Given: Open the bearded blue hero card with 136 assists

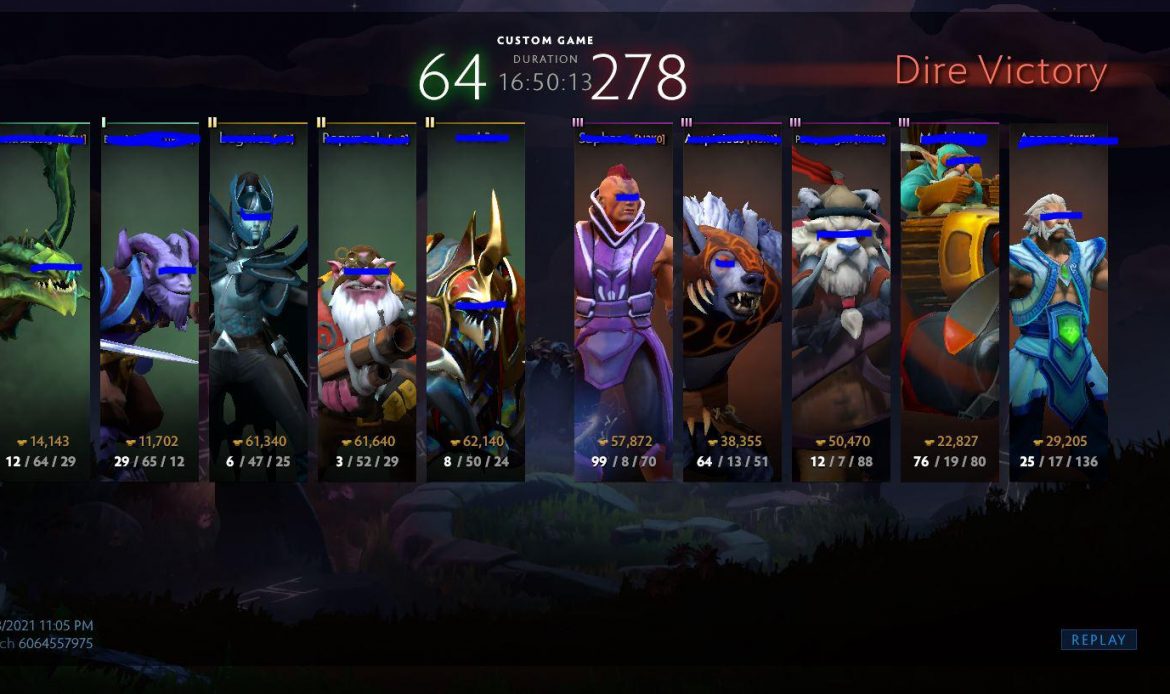Looking at the screenshot, I should point(1058,300).
